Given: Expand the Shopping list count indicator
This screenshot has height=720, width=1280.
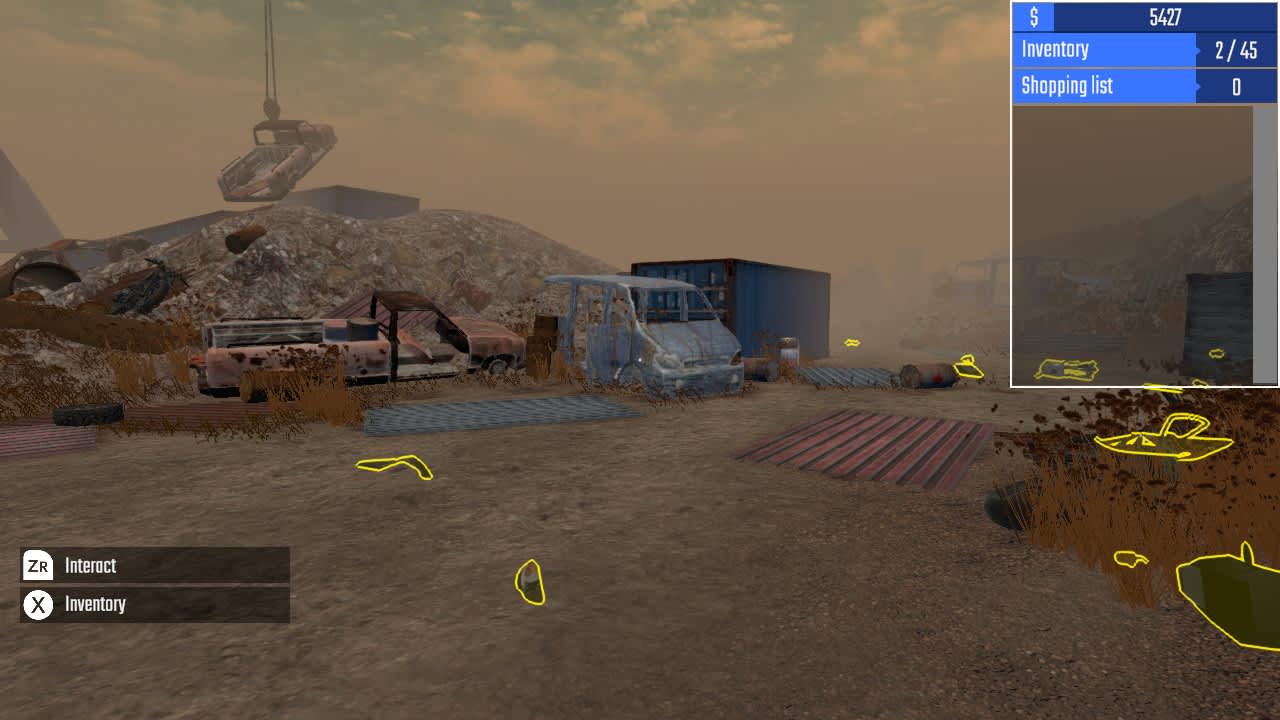Looking at the screenshot, I should coord(1235,86).
